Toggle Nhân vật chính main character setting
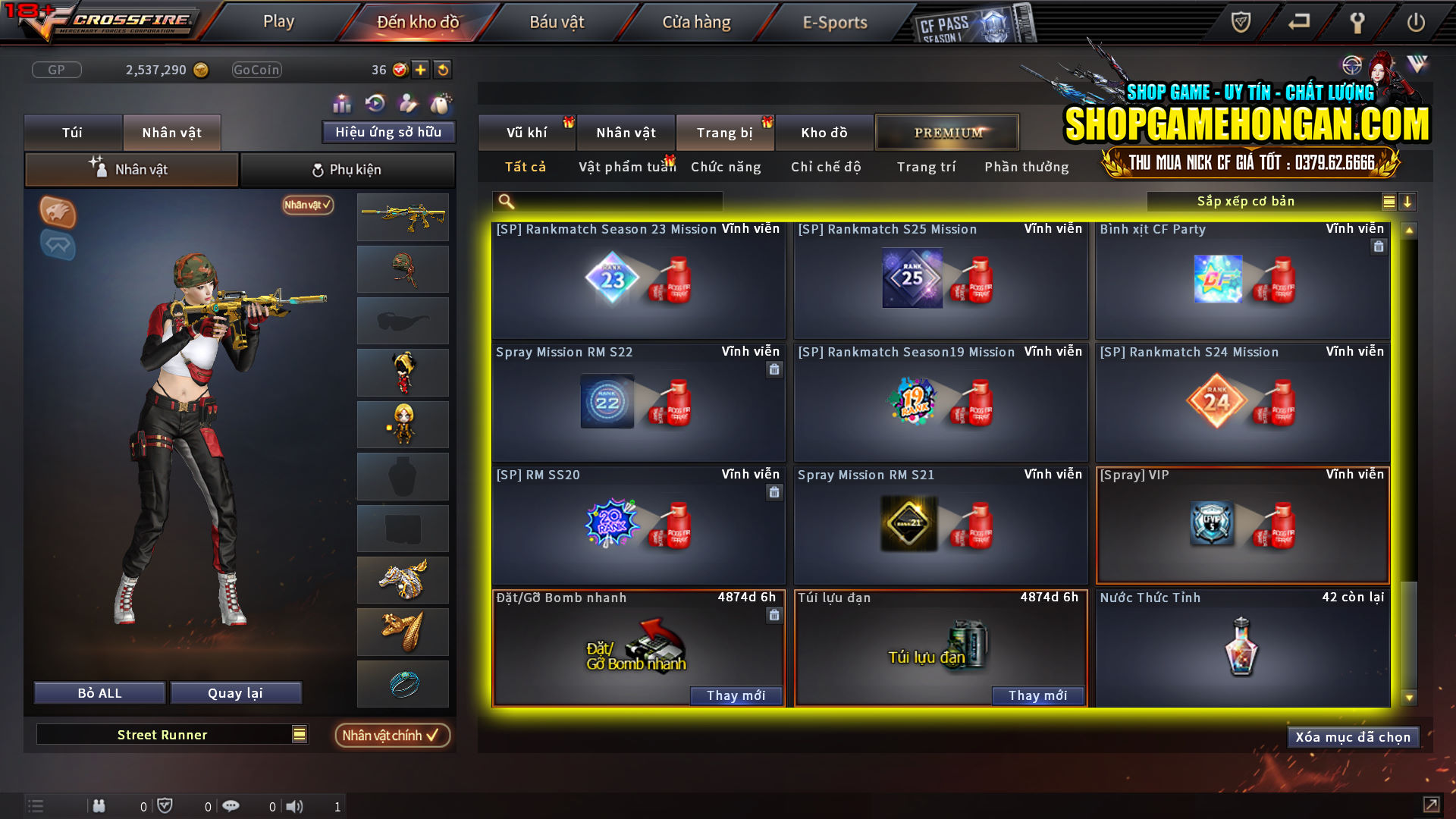 click(392, 735)
